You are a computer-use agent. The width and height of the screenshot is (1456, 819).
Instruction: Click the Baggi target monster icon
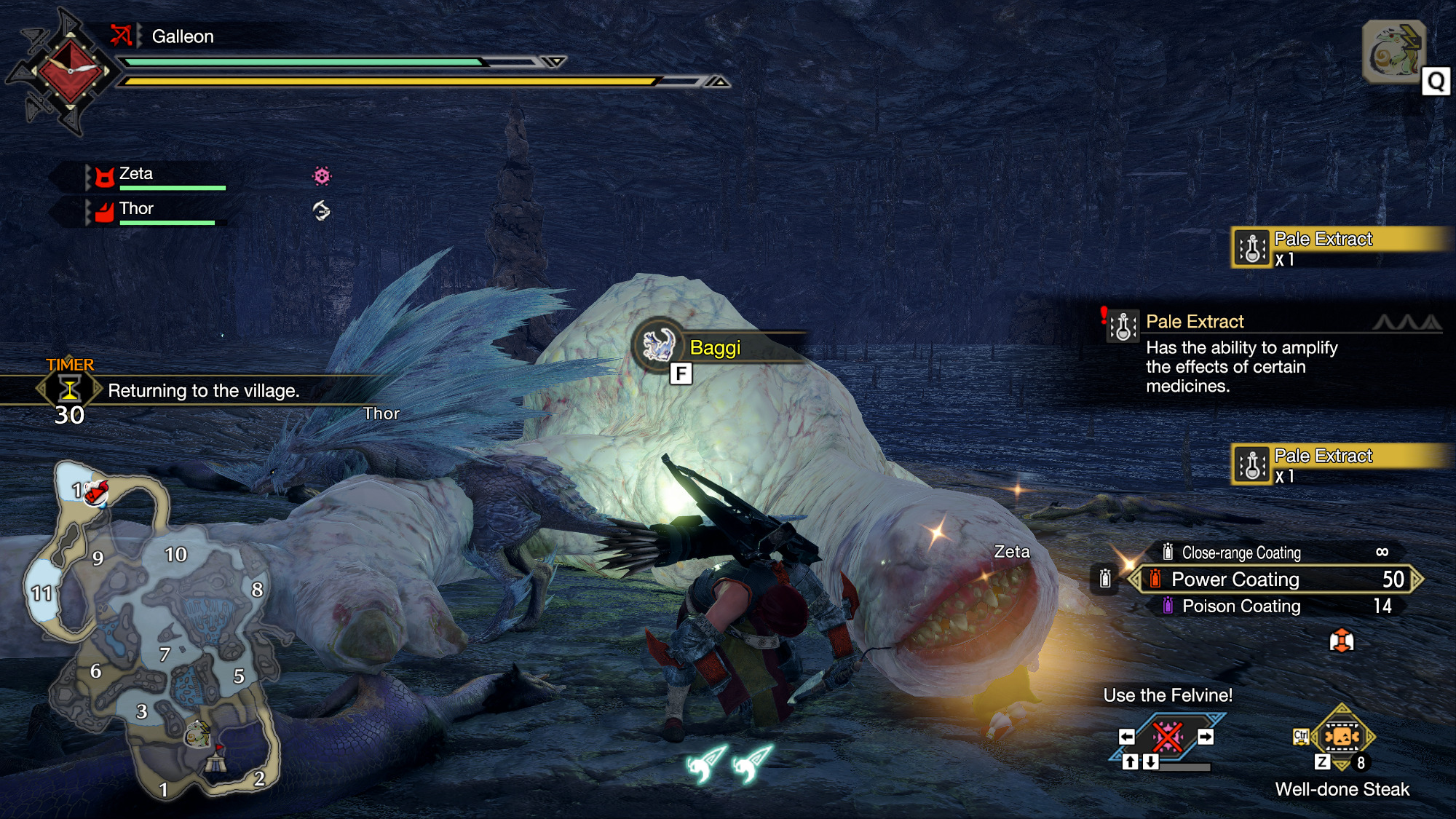(659, 345)
